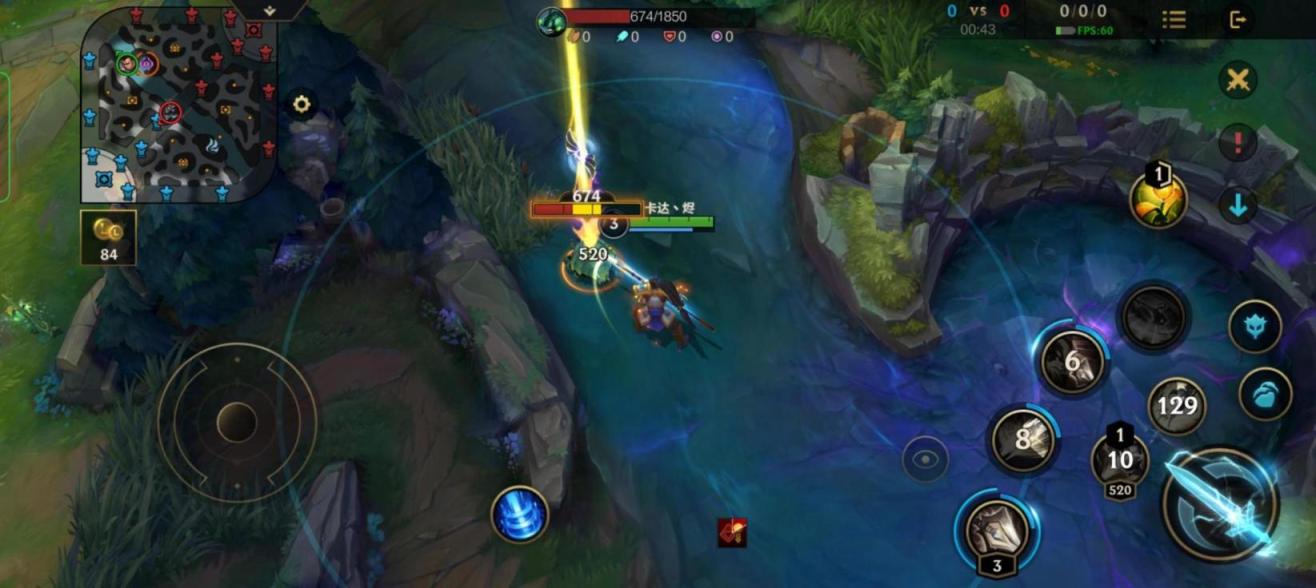Tap the minimap
The image size is (1316, 588).
click(178, 104)
